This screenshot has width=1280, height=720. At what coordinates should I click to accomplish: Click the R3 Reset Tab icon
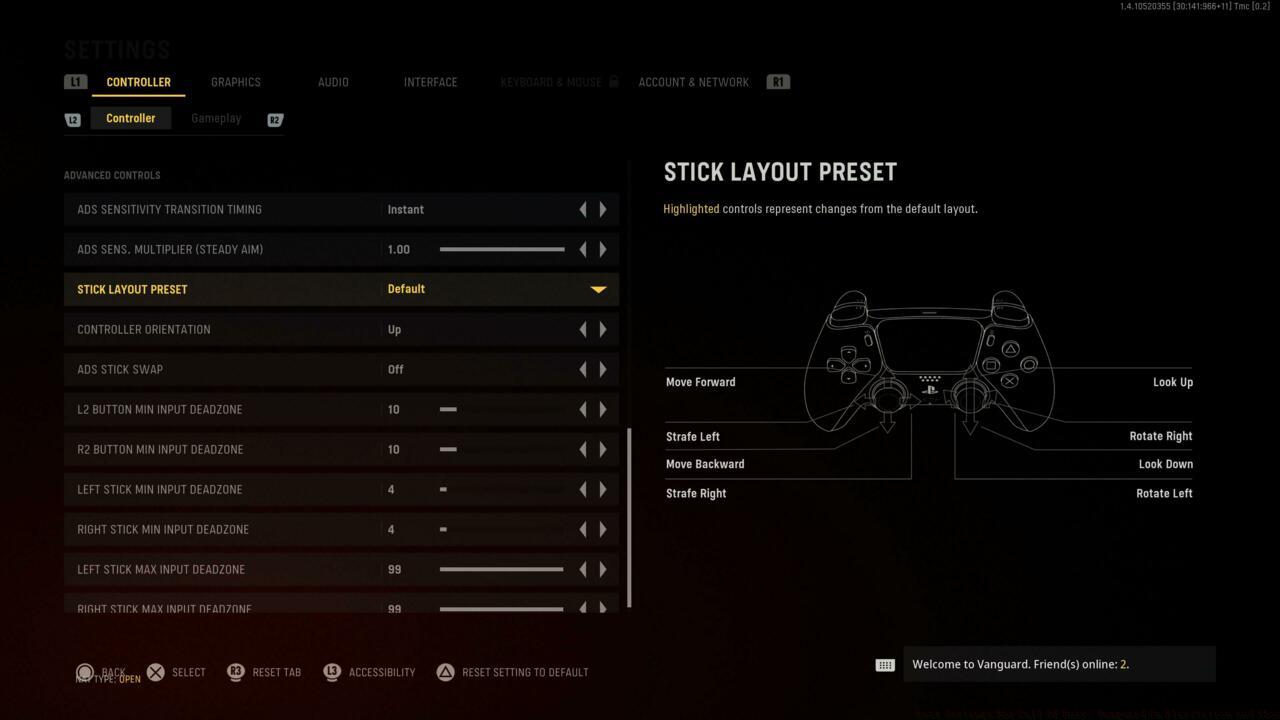click(235, 672)
